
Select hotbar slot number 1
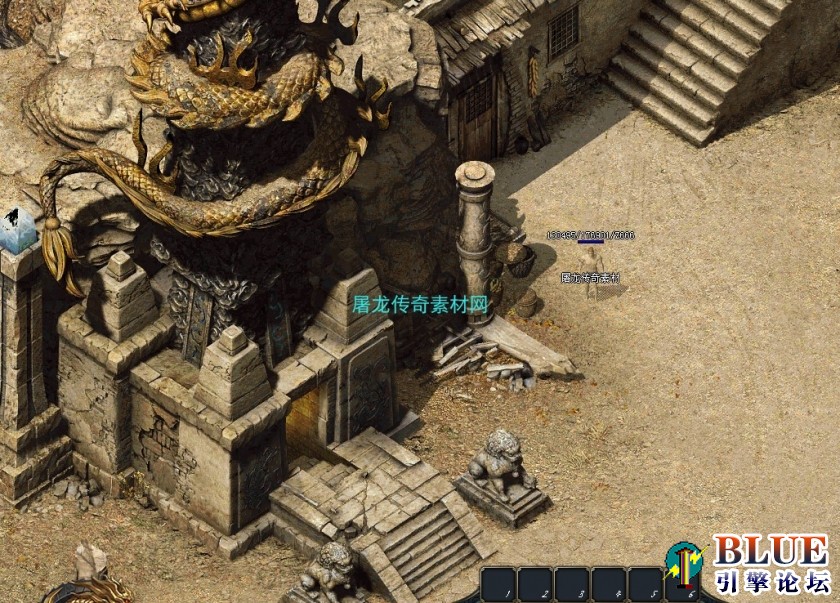click(499, 585)
